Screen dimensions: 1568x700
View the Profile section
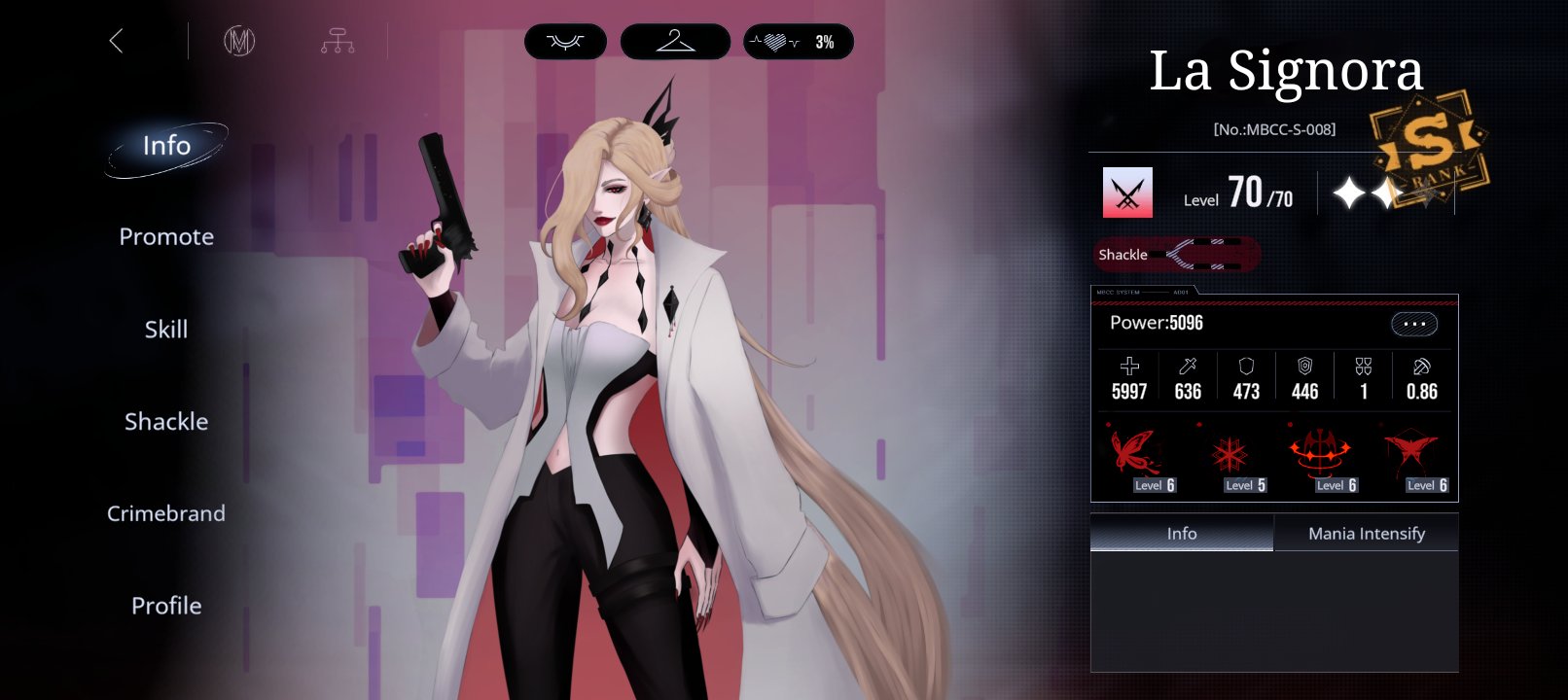click(x=166, y=606)
